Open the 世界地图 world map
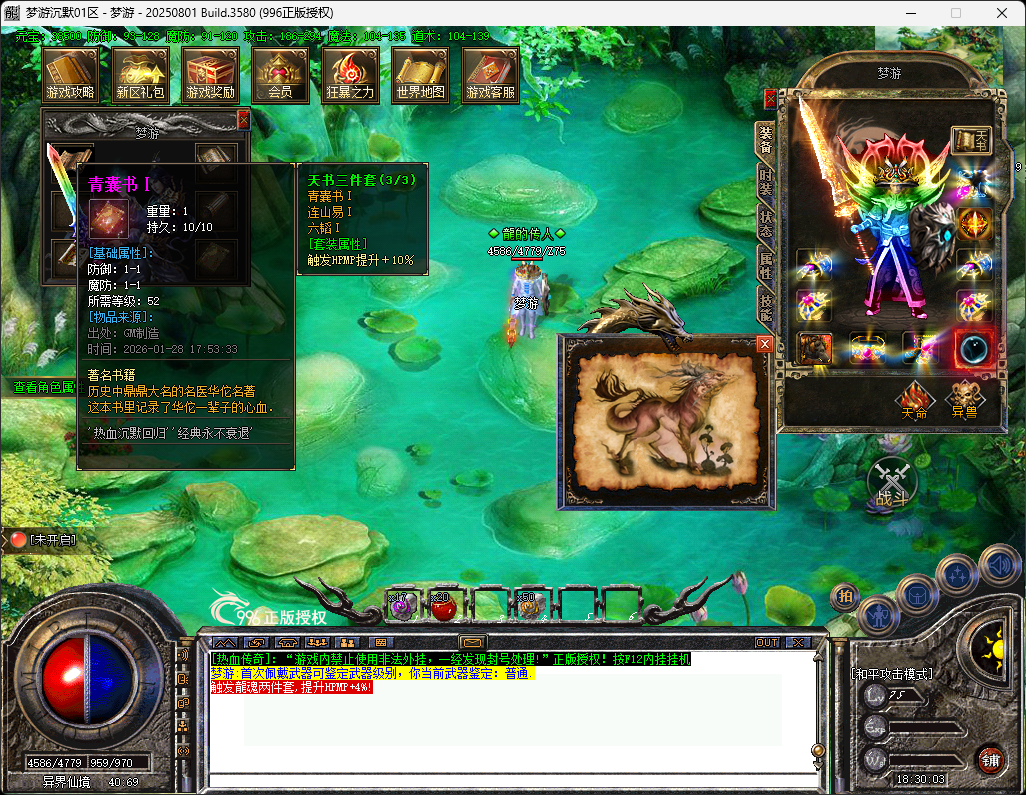Image resolution: width=1026 pixels, height=795 pixels. 420,74
